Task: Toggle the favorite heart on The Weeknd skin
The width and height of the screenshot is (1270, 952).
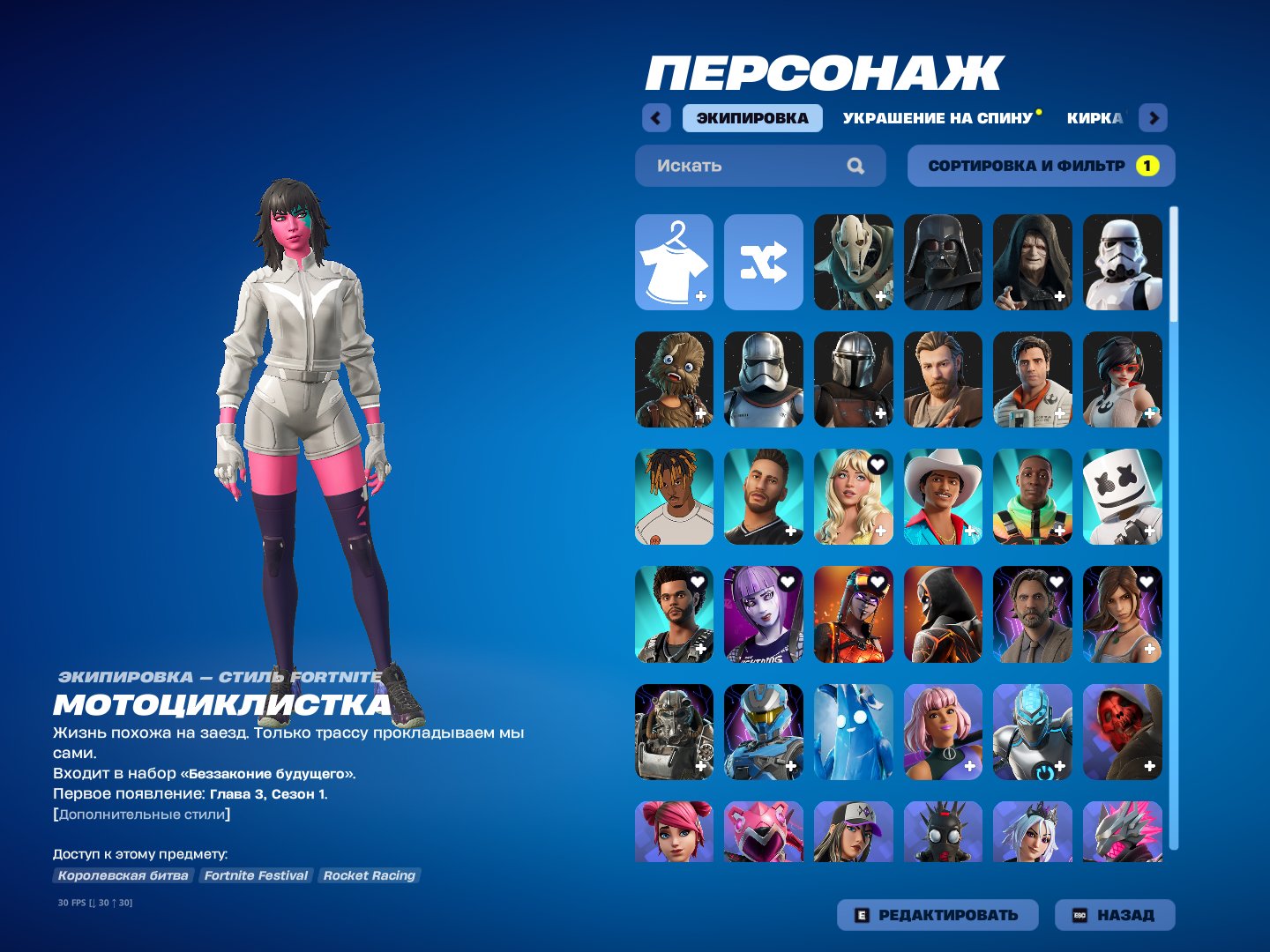Action: (x=698, y=583)
